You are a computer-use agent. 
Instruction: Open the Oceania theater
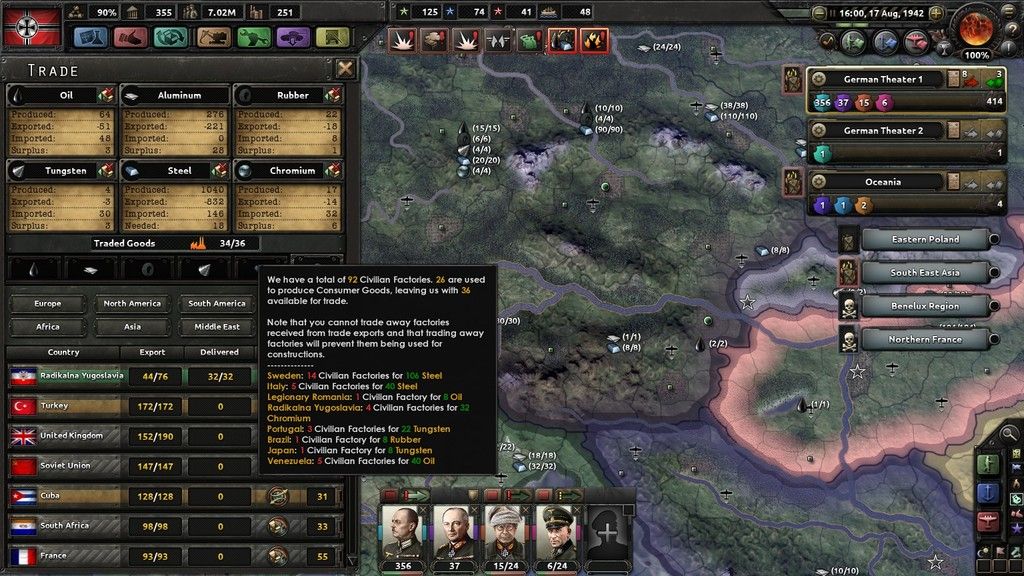click(877, 182)
